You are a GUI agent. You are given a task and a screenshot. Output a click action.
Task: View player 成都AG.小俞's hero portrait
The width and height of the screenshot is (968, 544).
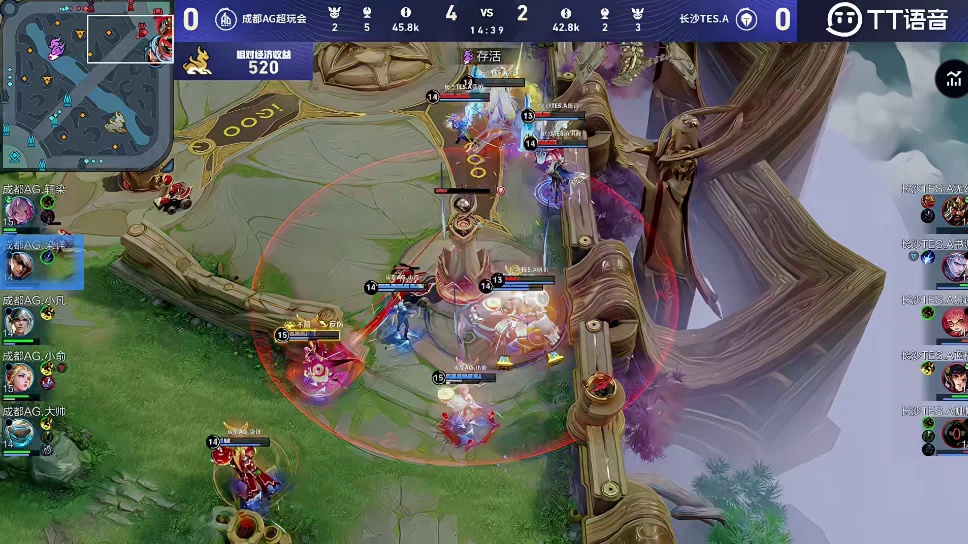point(21,376)
